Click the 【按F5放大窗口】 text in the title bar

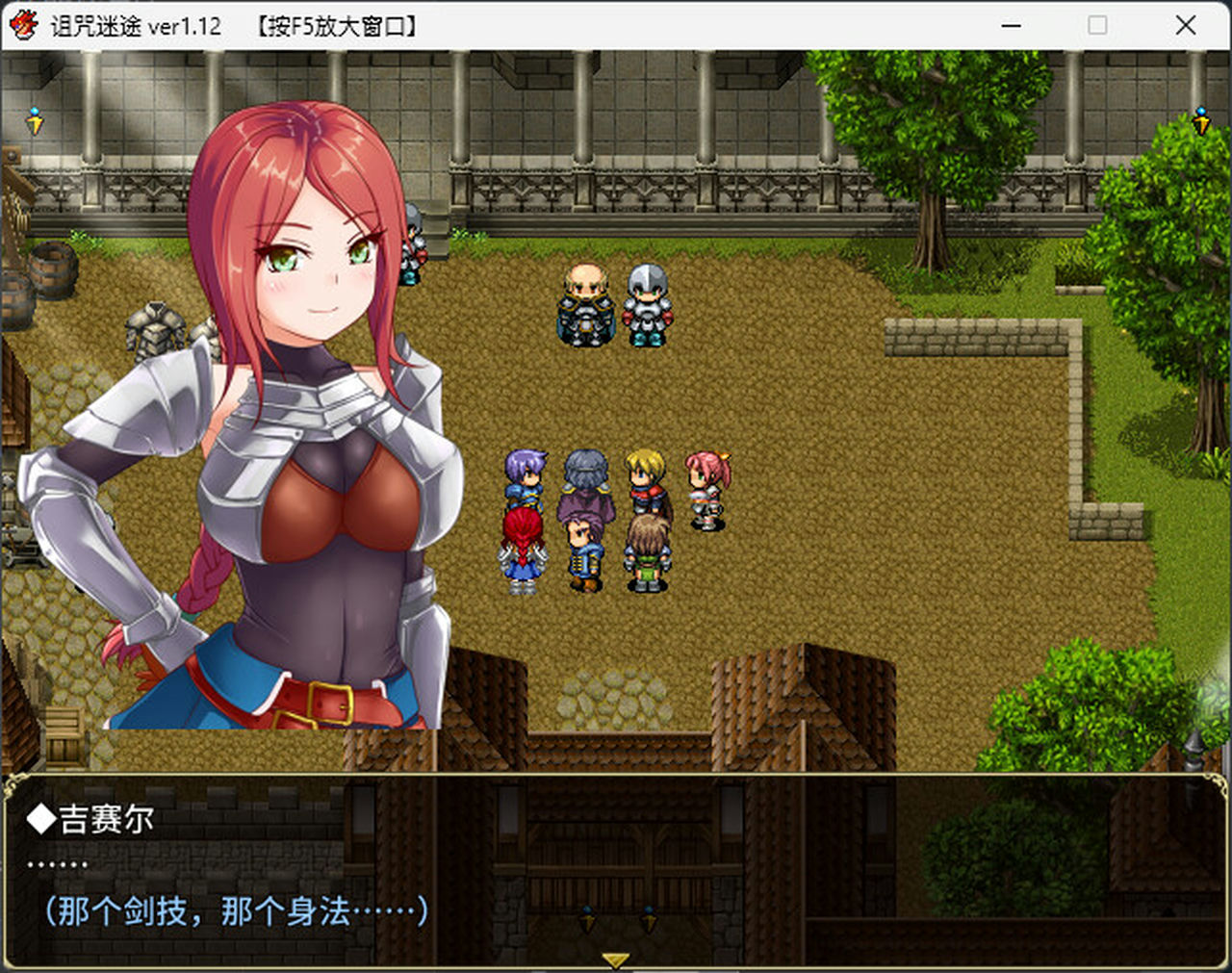tap(336, 26)
